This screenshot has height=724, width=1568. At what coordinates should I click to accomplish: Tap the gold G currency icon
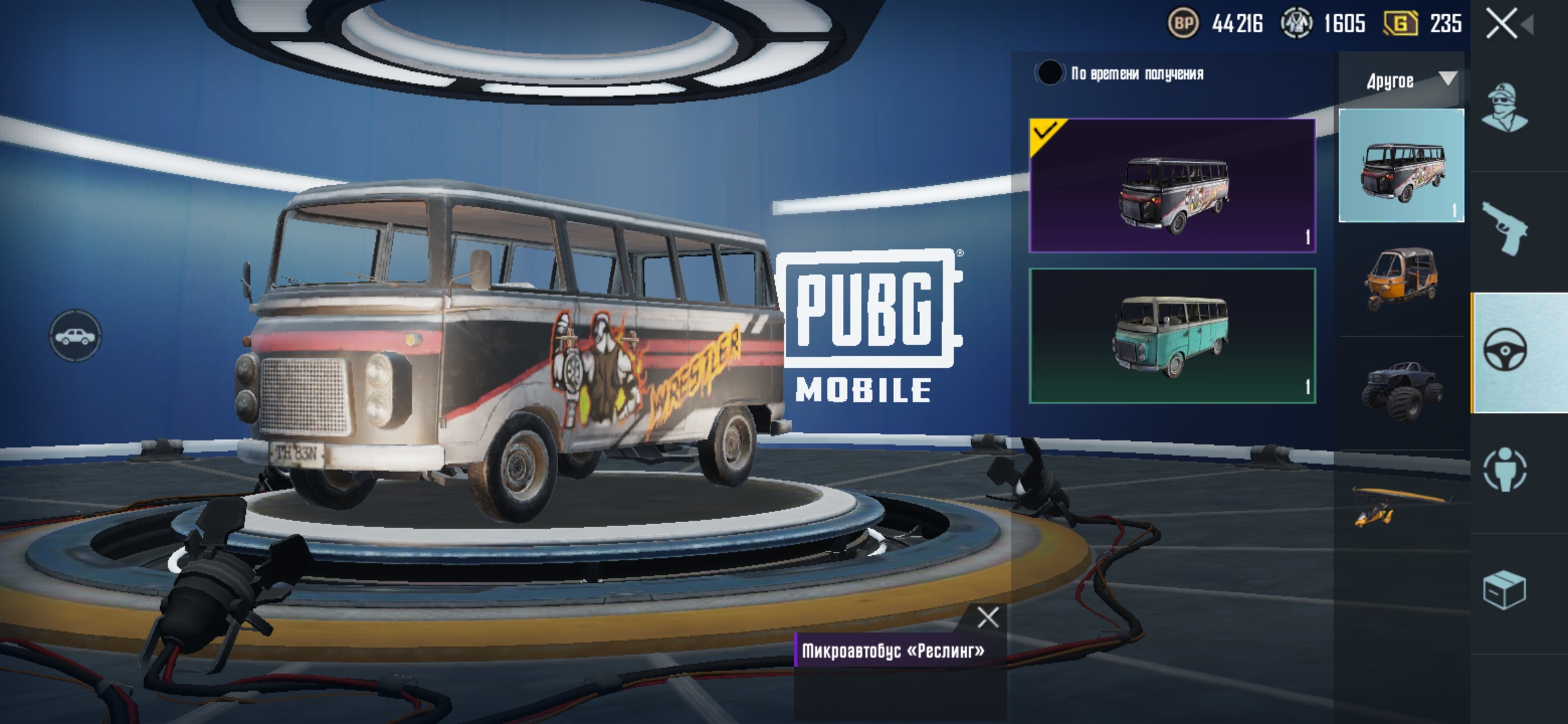tap(1401, 24)
